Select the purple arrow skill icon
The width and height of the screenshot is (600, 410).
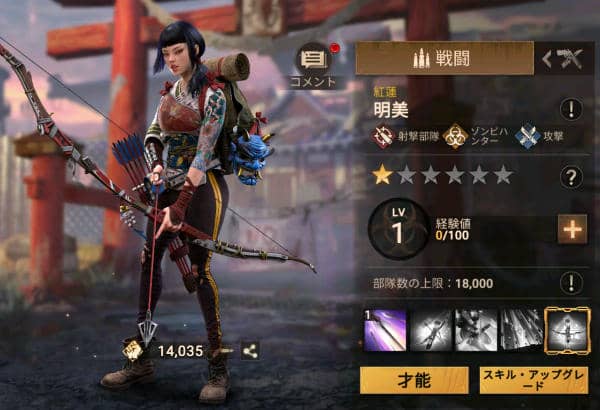coord(384,331)
